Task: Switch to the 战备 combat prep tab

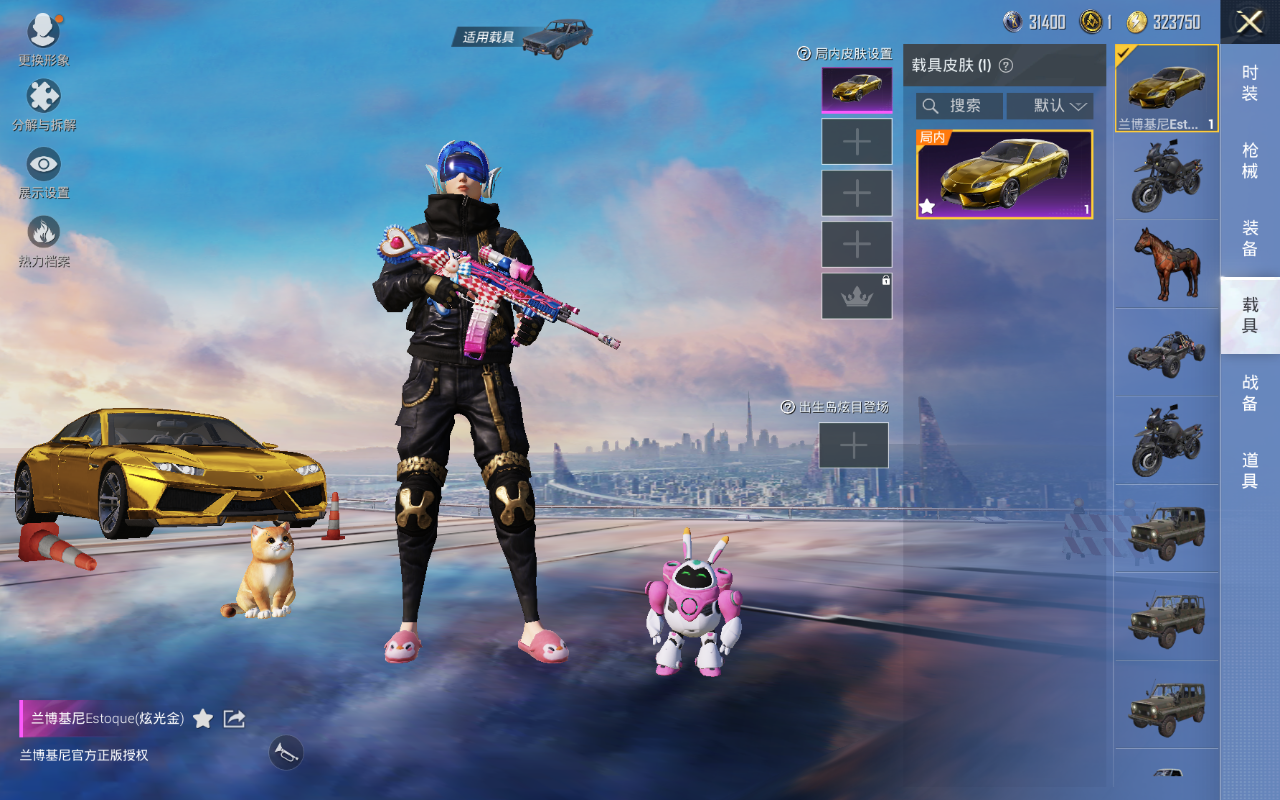Action: pyautogui.click(x=1249, y=392)
